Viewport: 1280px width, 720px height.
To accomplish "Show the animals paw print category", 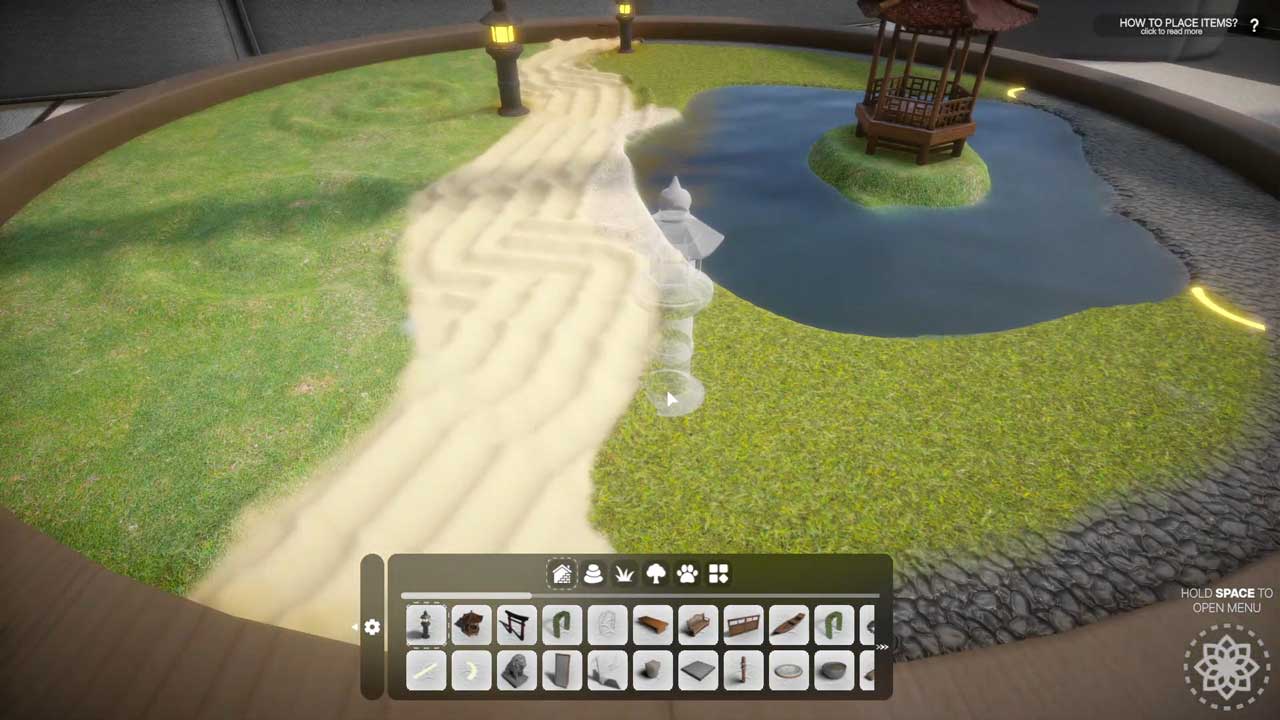I will coord(687,574).
